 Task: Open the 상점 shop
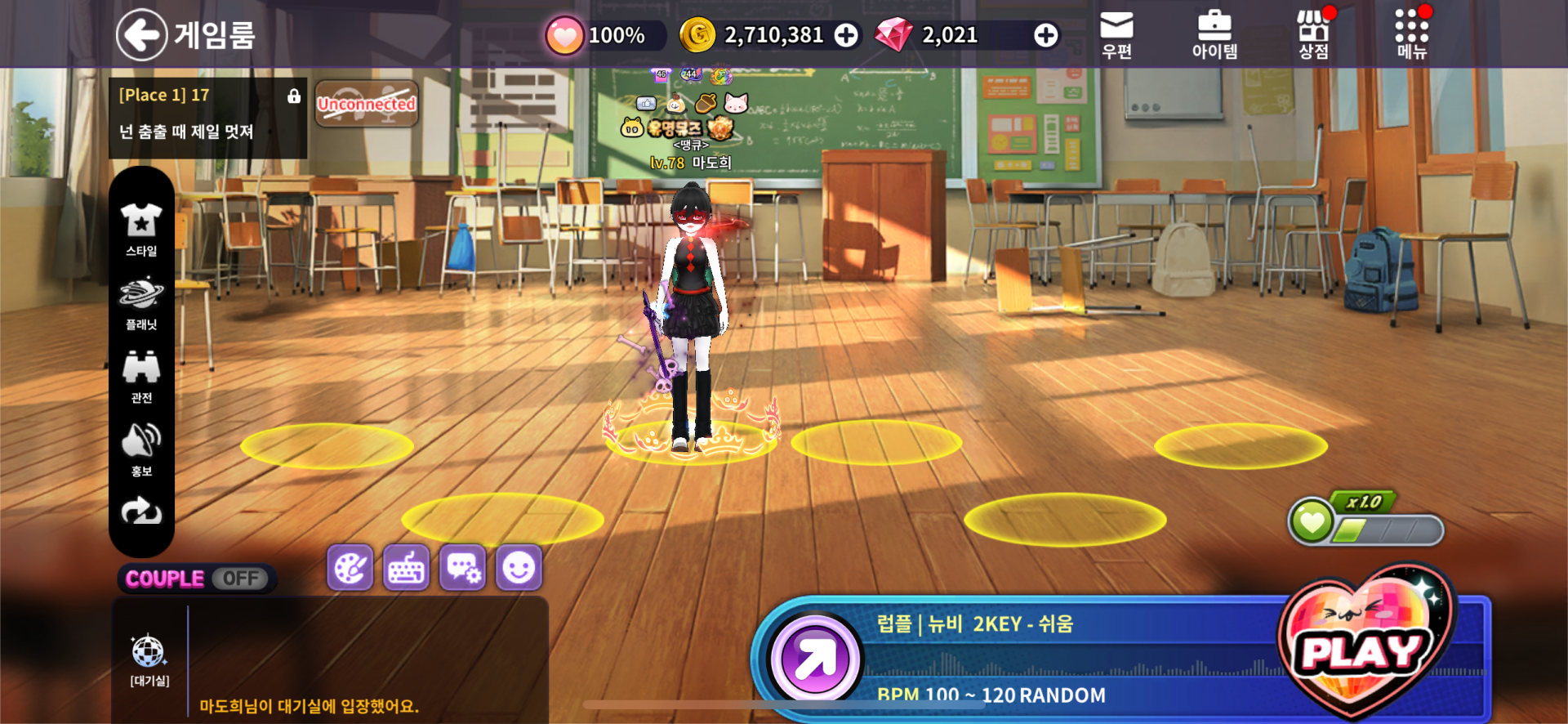[1313, 35]
